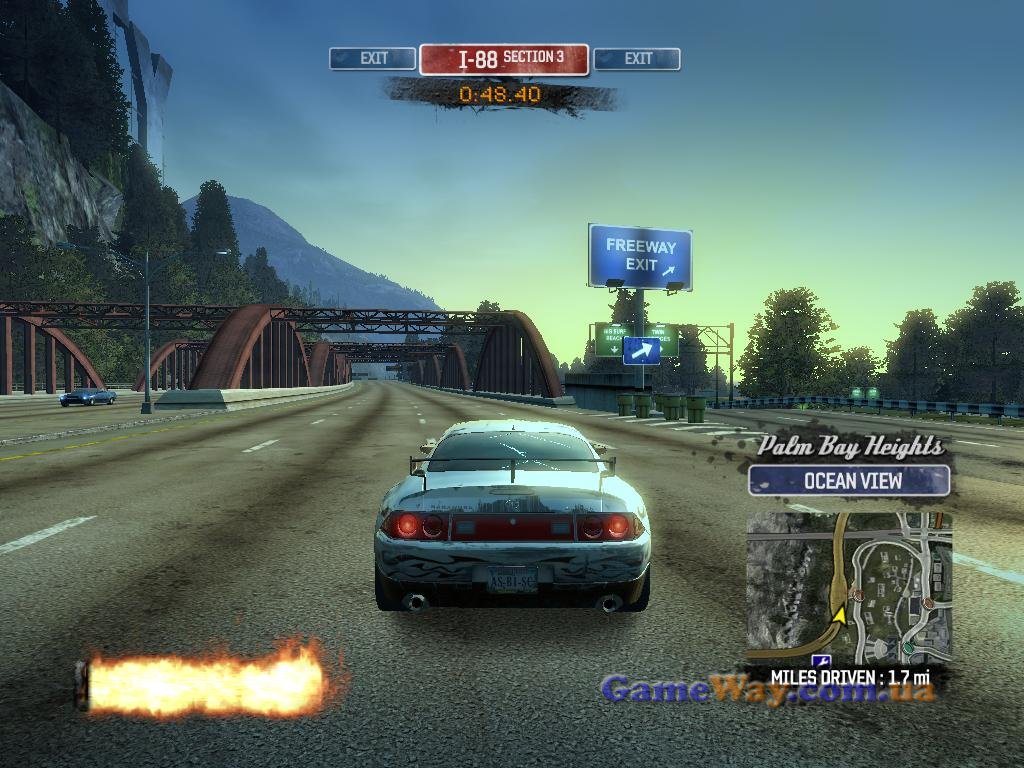The height and width of the screenshot is (768, 1024).
Task: Click the Ocean View street label
Action: point(849,481)
